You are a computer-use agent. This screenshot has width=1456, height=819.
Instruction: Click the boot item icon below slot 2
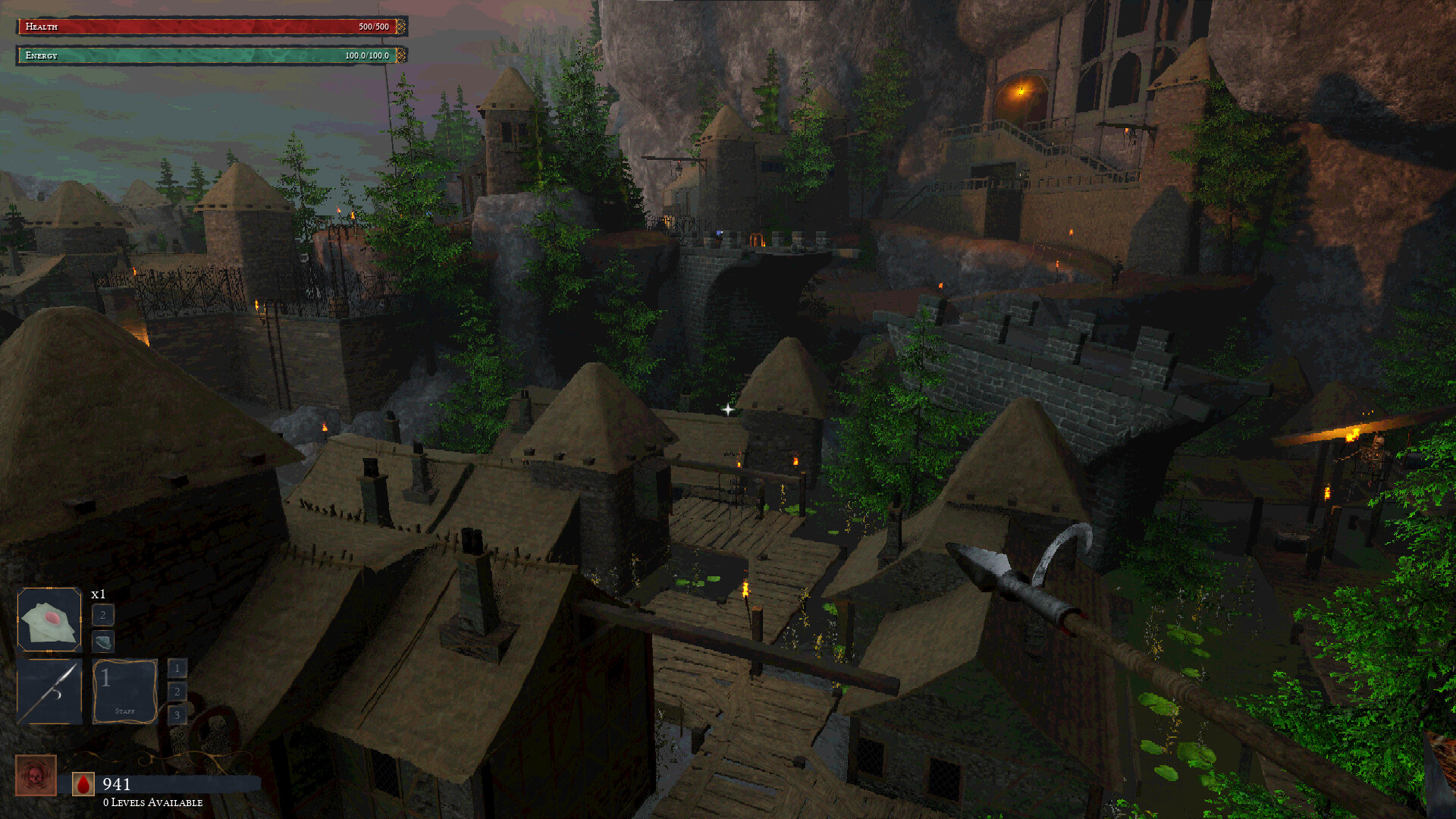(102, 642)
